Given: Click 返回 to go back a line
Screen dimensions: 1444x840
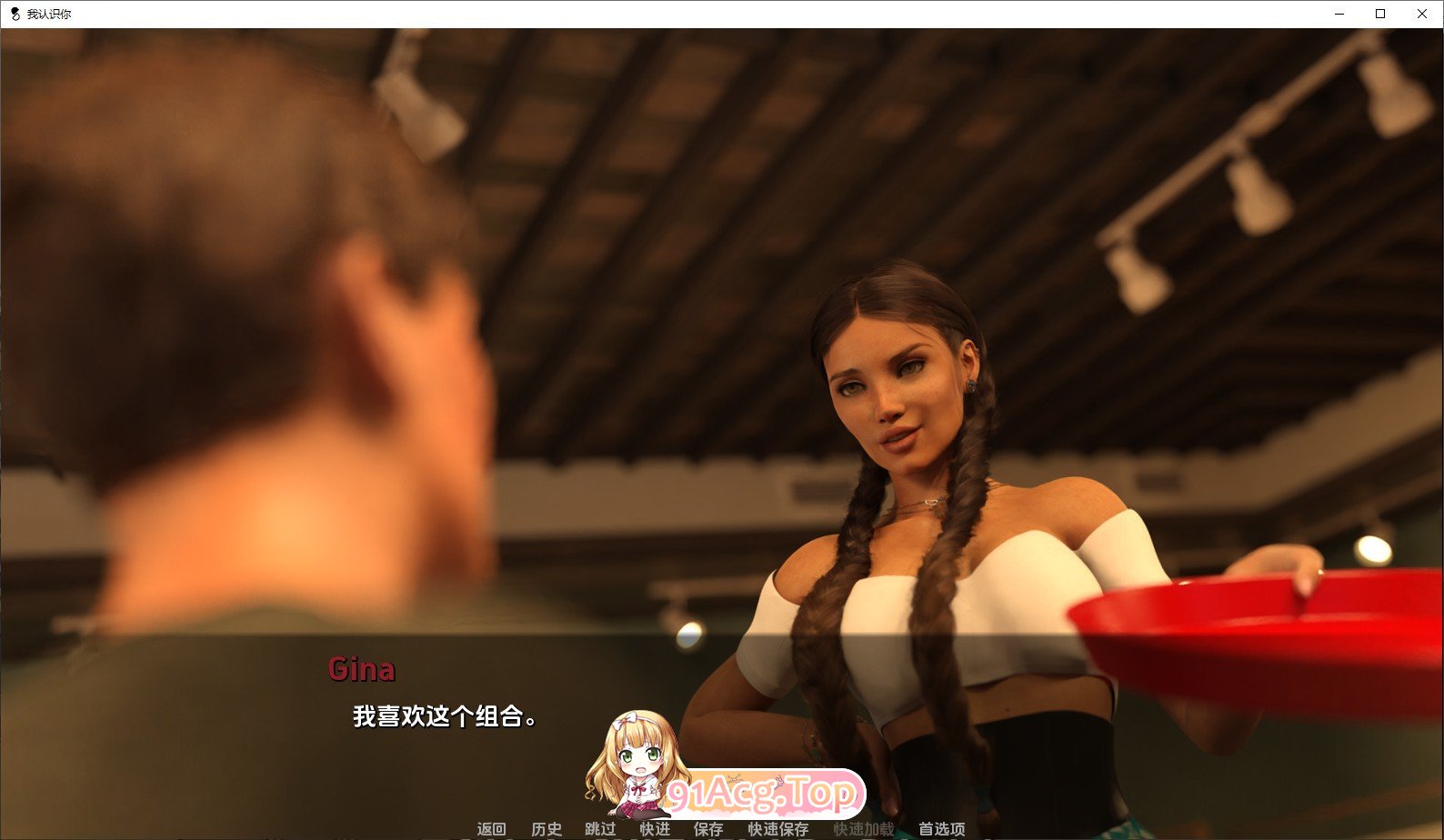Looking at the screenshot, I should coord(490,829).
